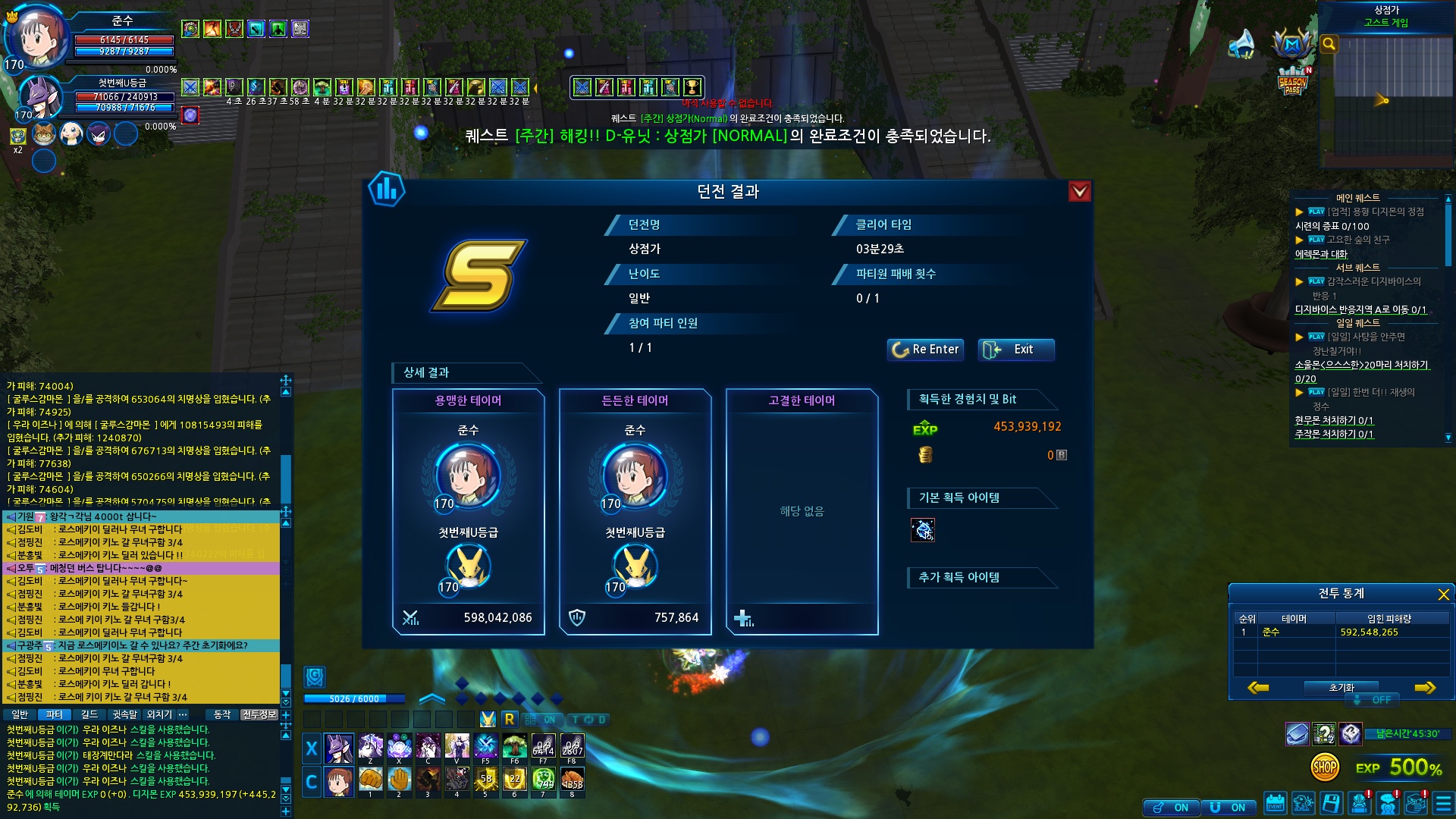Go to next battle statistics page arrow
The height and width of the screenshot is (819, 1456).
(1424, 688)
